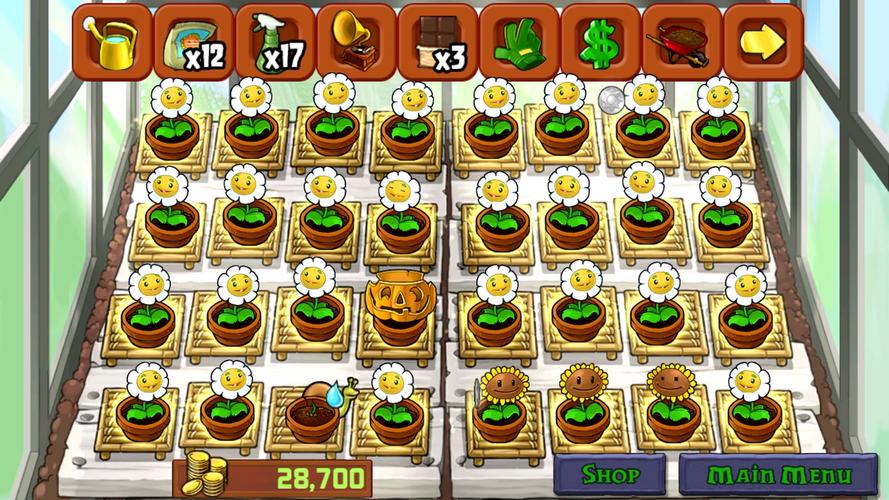Open the Shop
Image resolution: width=889 pixels, height=500 pixels.
tap(609, 474)
